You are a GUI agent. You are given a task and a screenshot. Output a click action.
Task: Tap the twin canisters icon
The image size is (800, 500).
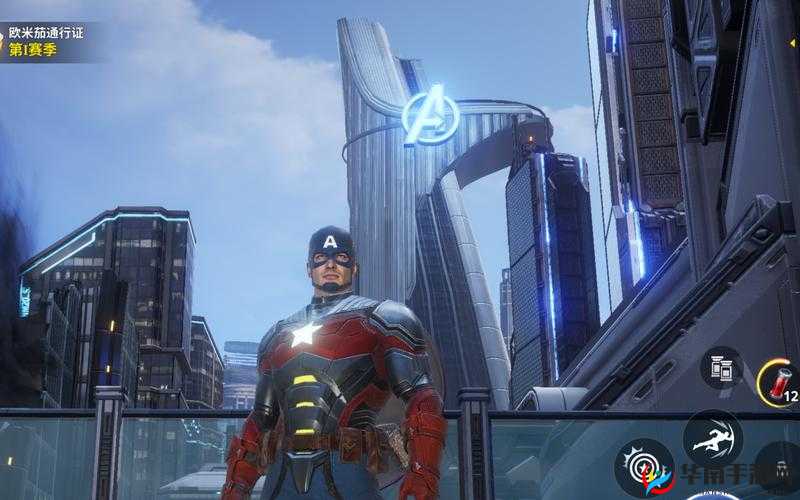click(x=722, y=367)
